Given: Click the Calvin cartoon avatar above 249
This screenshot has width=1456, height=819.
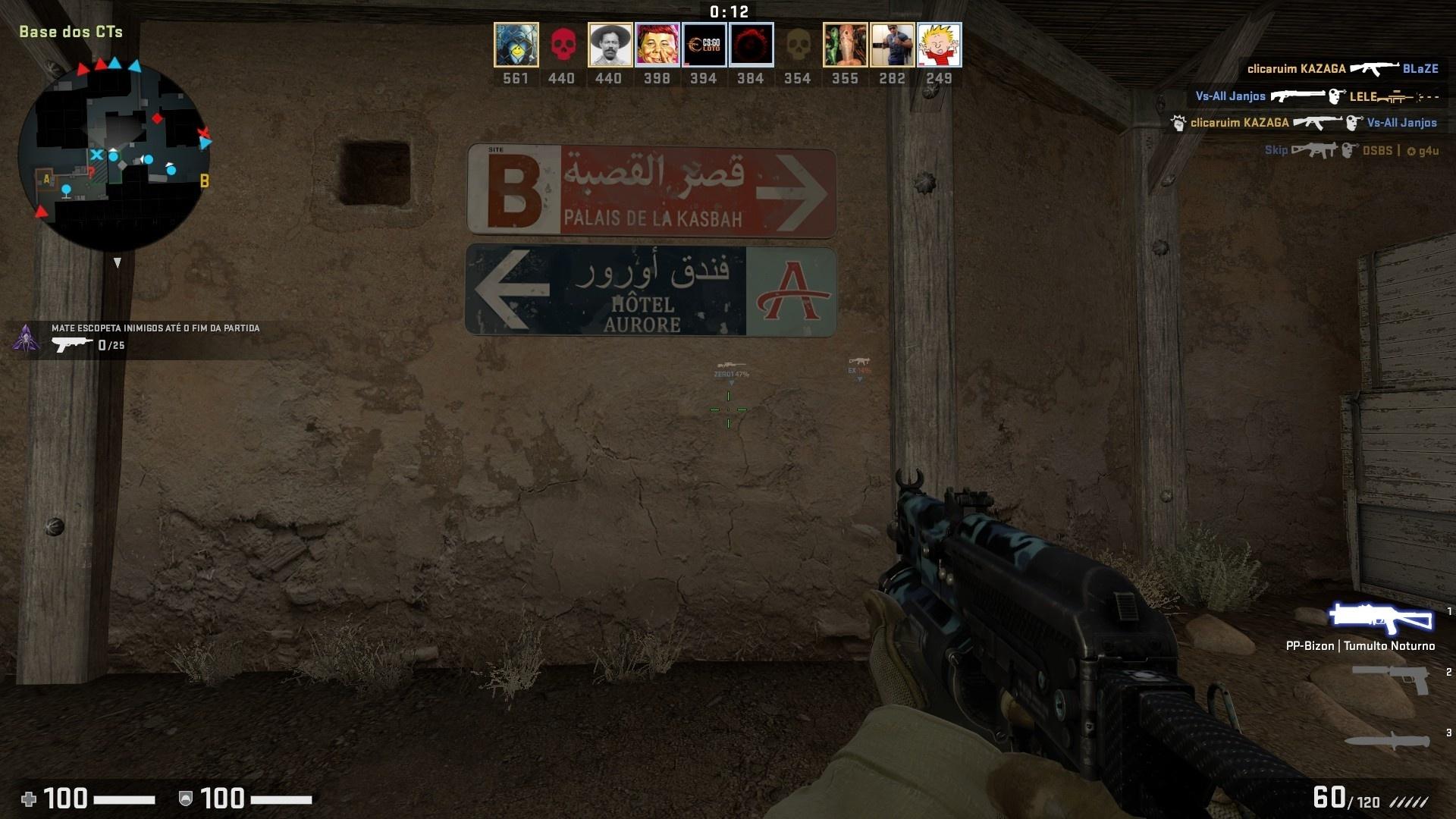Looking at the screenshot, I should [940, 44].
